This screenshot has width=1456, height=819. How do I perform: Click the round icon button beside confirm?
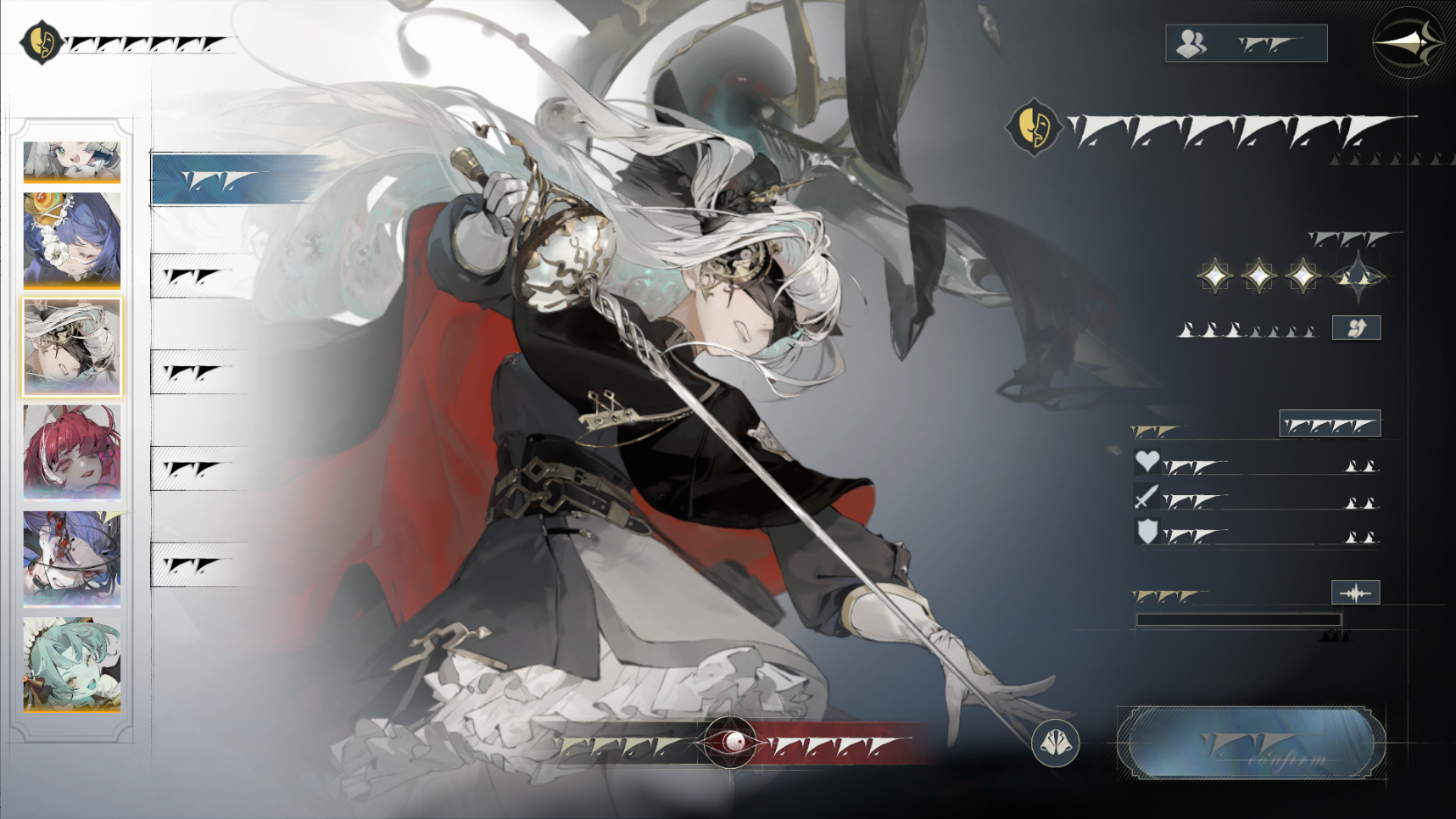(1056, 744)
